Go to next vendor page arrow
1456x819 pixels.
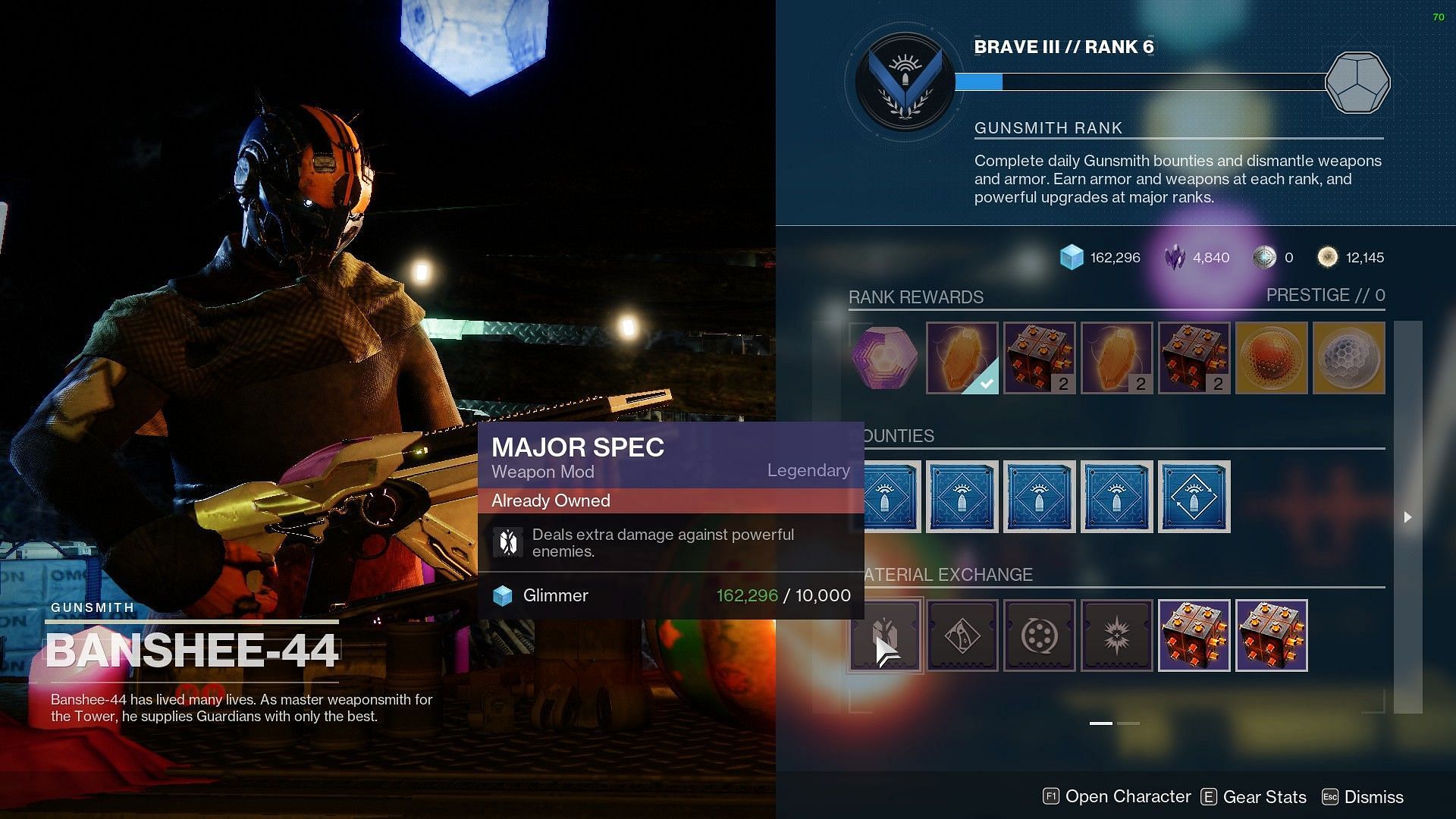point(1407,517)
